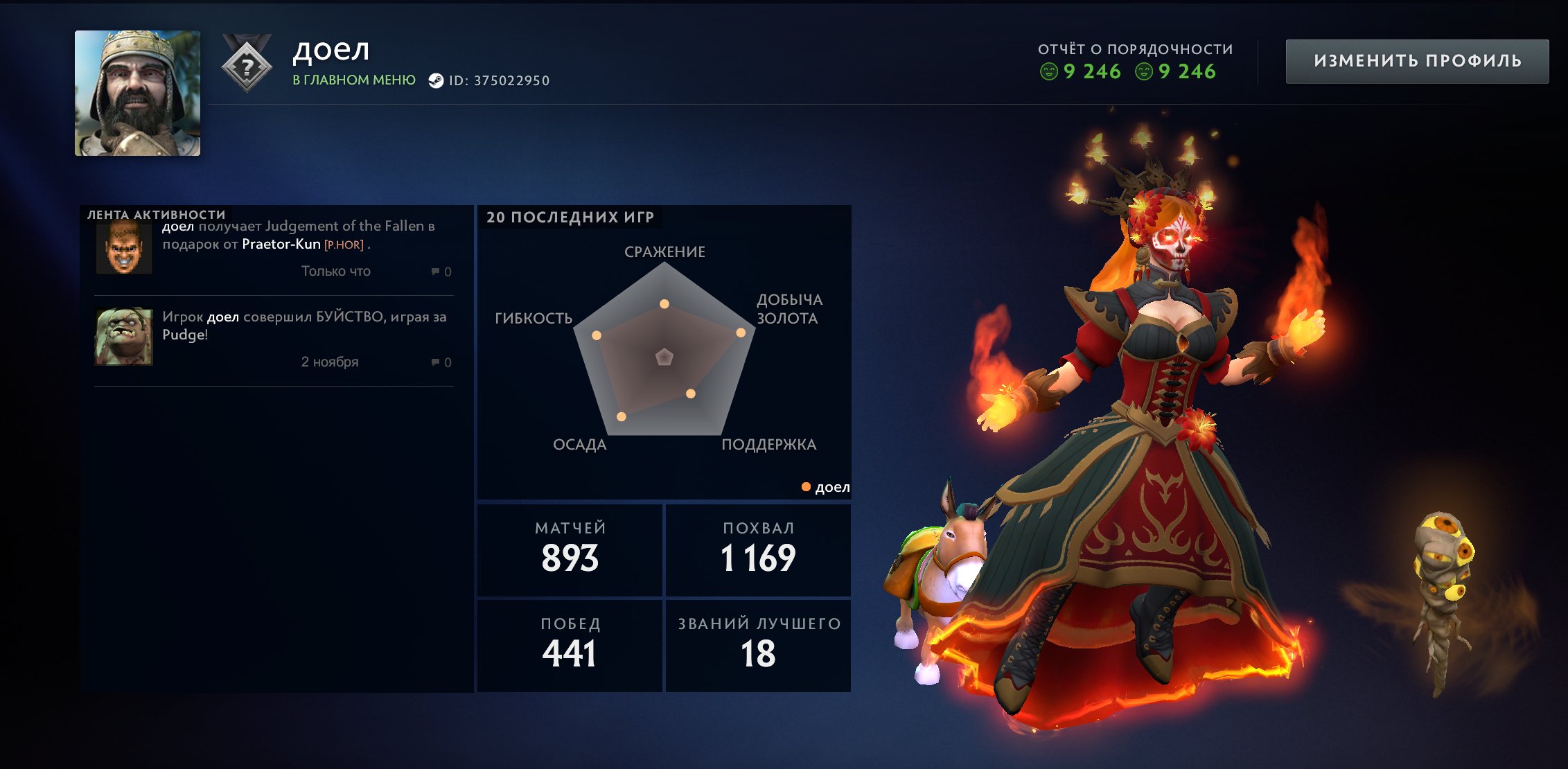
Task: Click the first green commend smiley icon
Action: tap(1050, 71)
